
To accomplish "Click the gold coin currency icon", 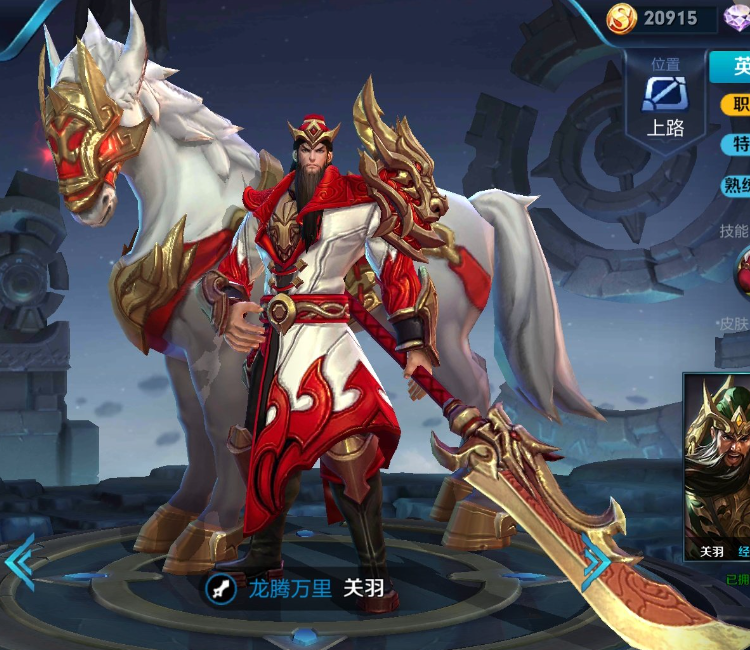I will click(621, 18).
